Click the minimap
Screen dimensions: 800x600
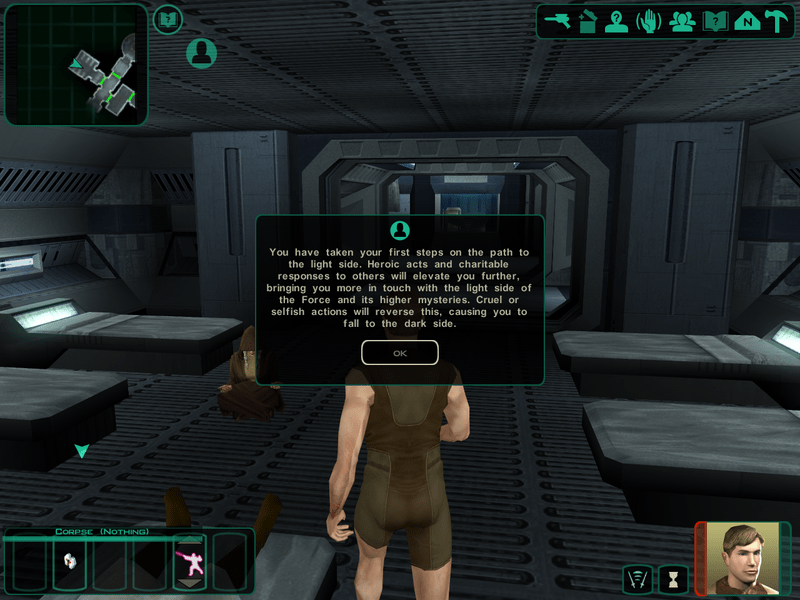(x=76, y=65)
